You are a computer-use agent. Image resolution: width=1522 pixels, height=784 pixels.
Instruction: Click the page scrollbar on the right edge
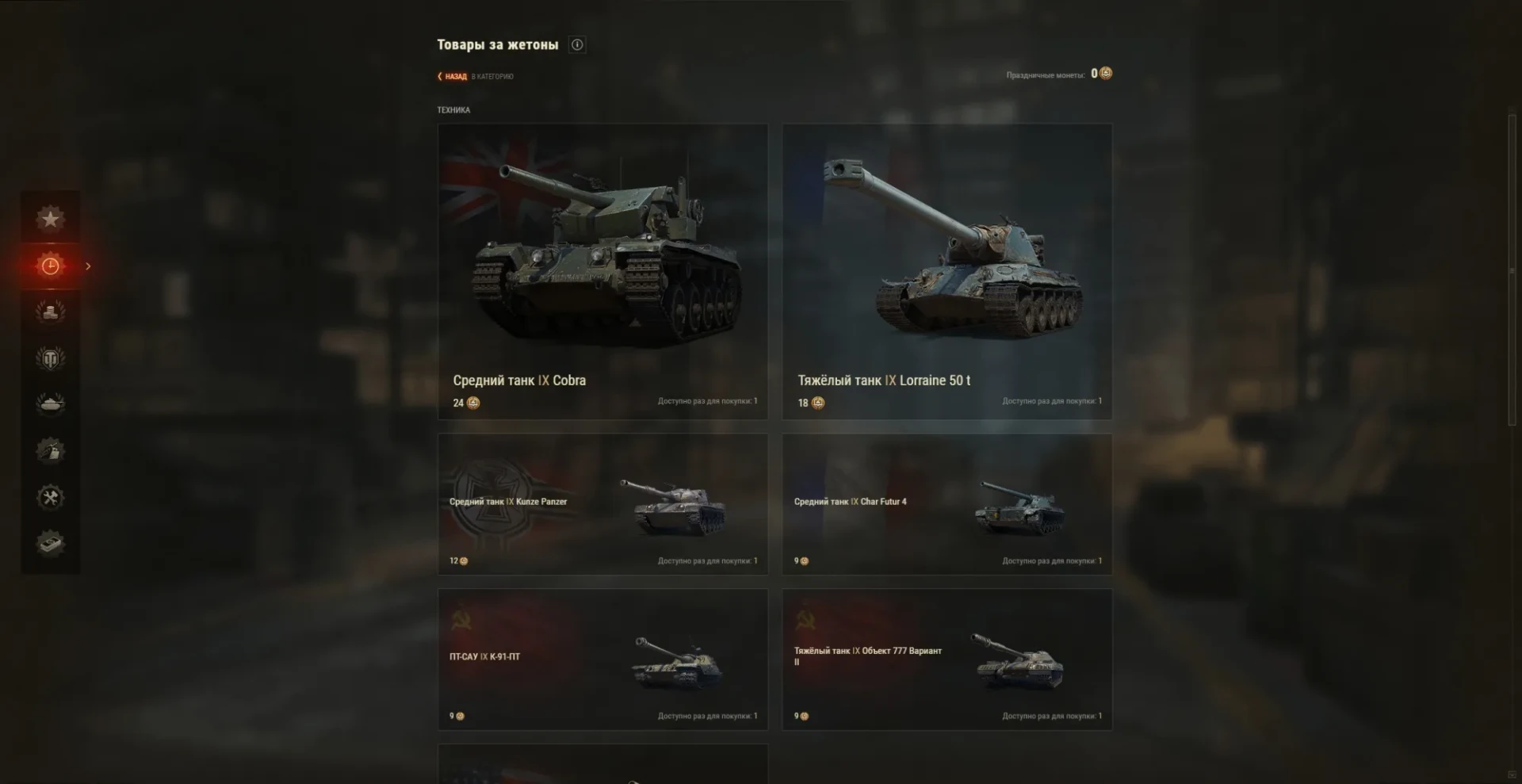click(x=1512, y=270)
